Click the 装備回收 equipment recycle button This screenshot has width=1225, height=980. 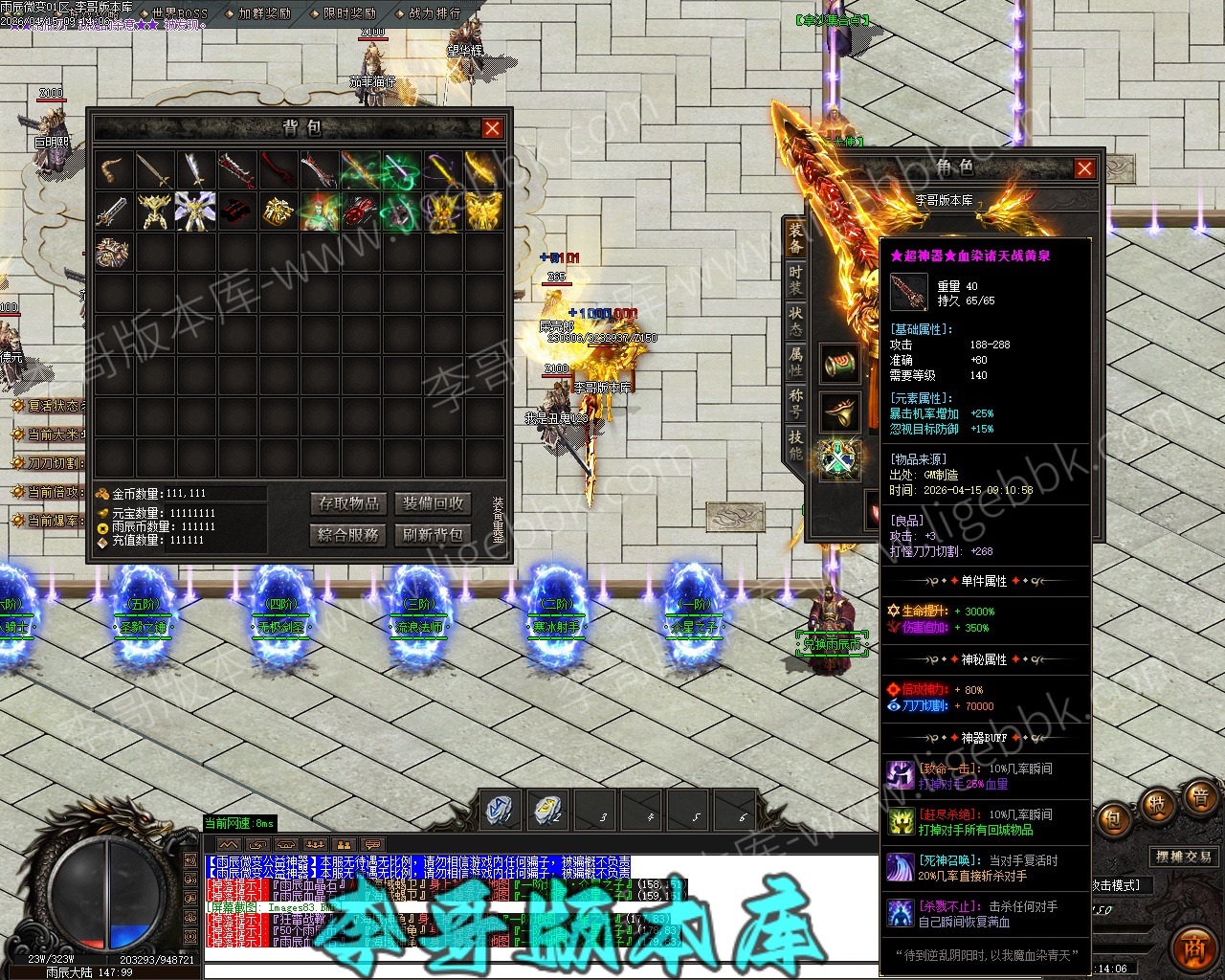(433, 503)
